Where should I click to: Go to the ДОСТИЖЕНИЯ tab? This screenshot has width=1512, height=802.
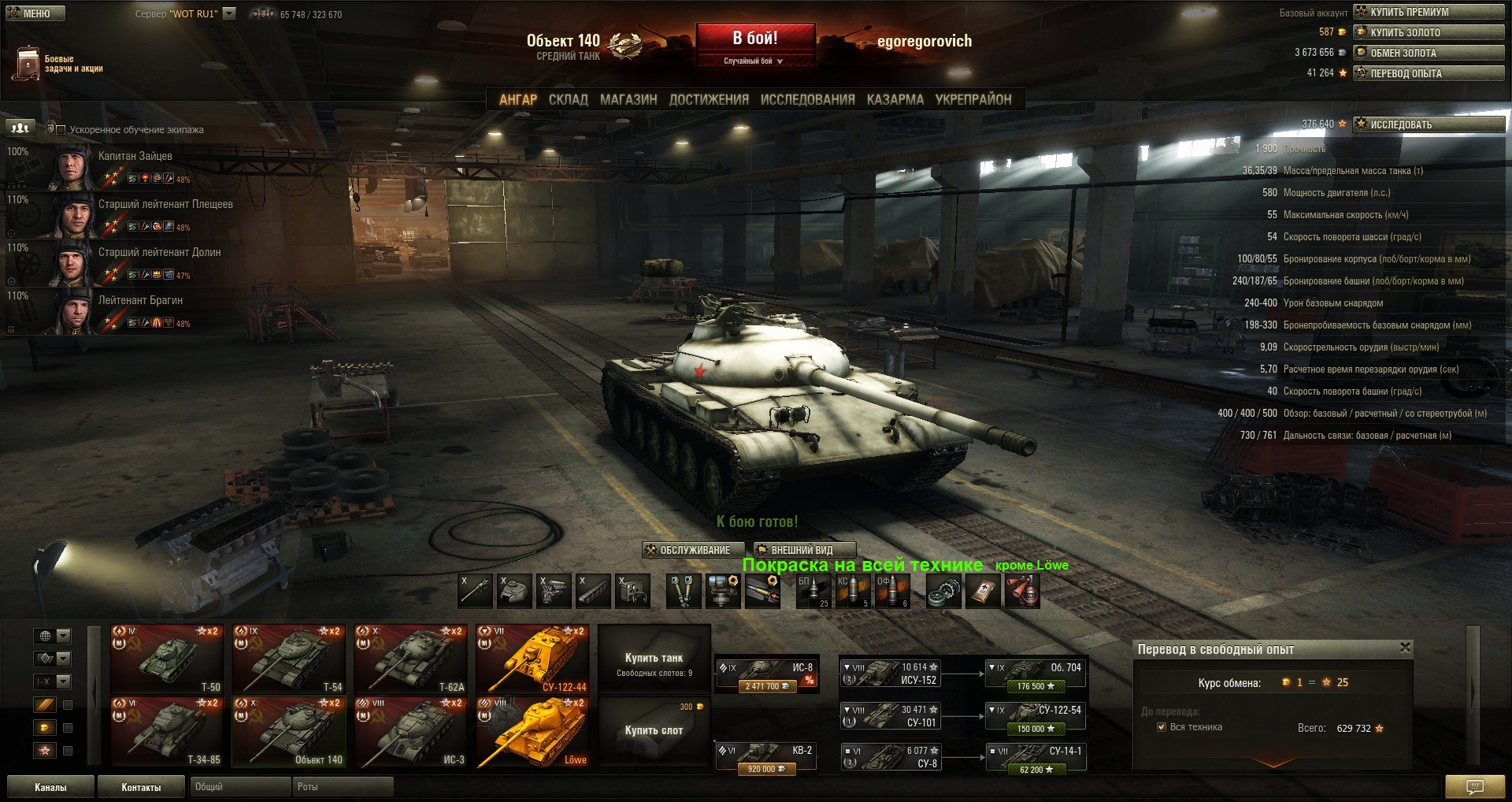(709, 100)
